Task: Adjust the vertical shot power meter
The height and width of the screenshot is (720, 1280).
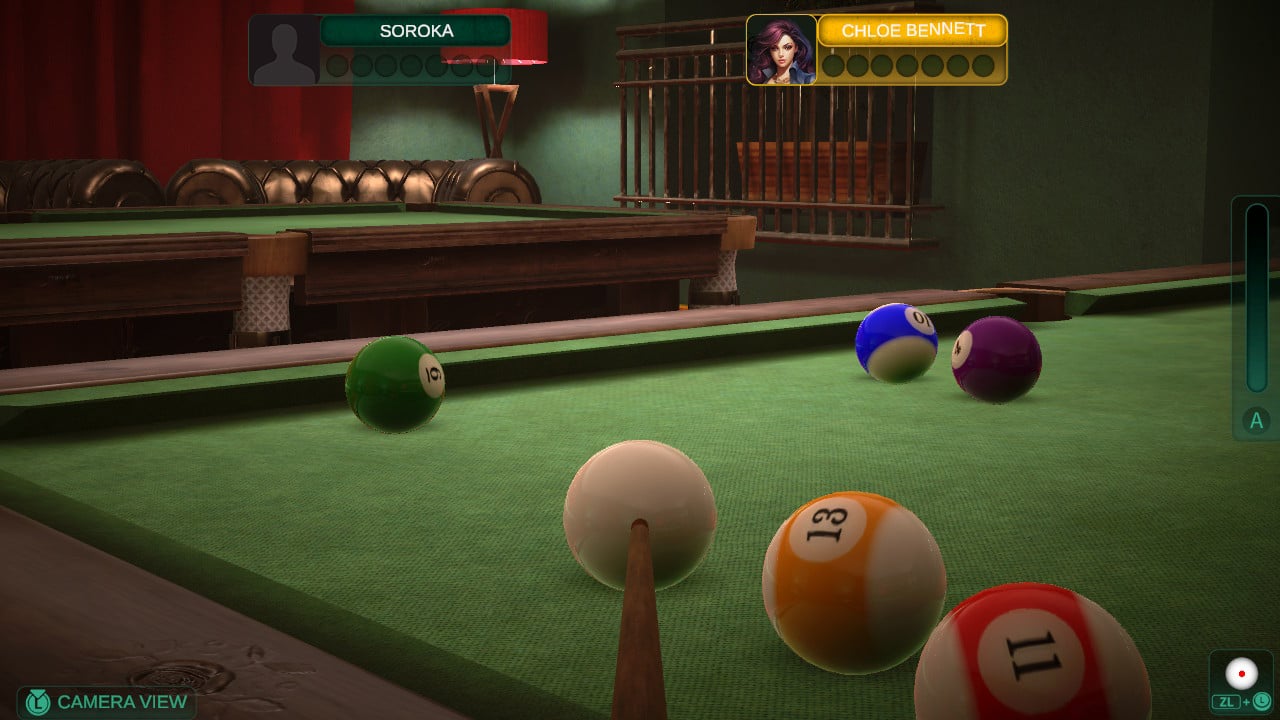Action: pos(1256,299)
